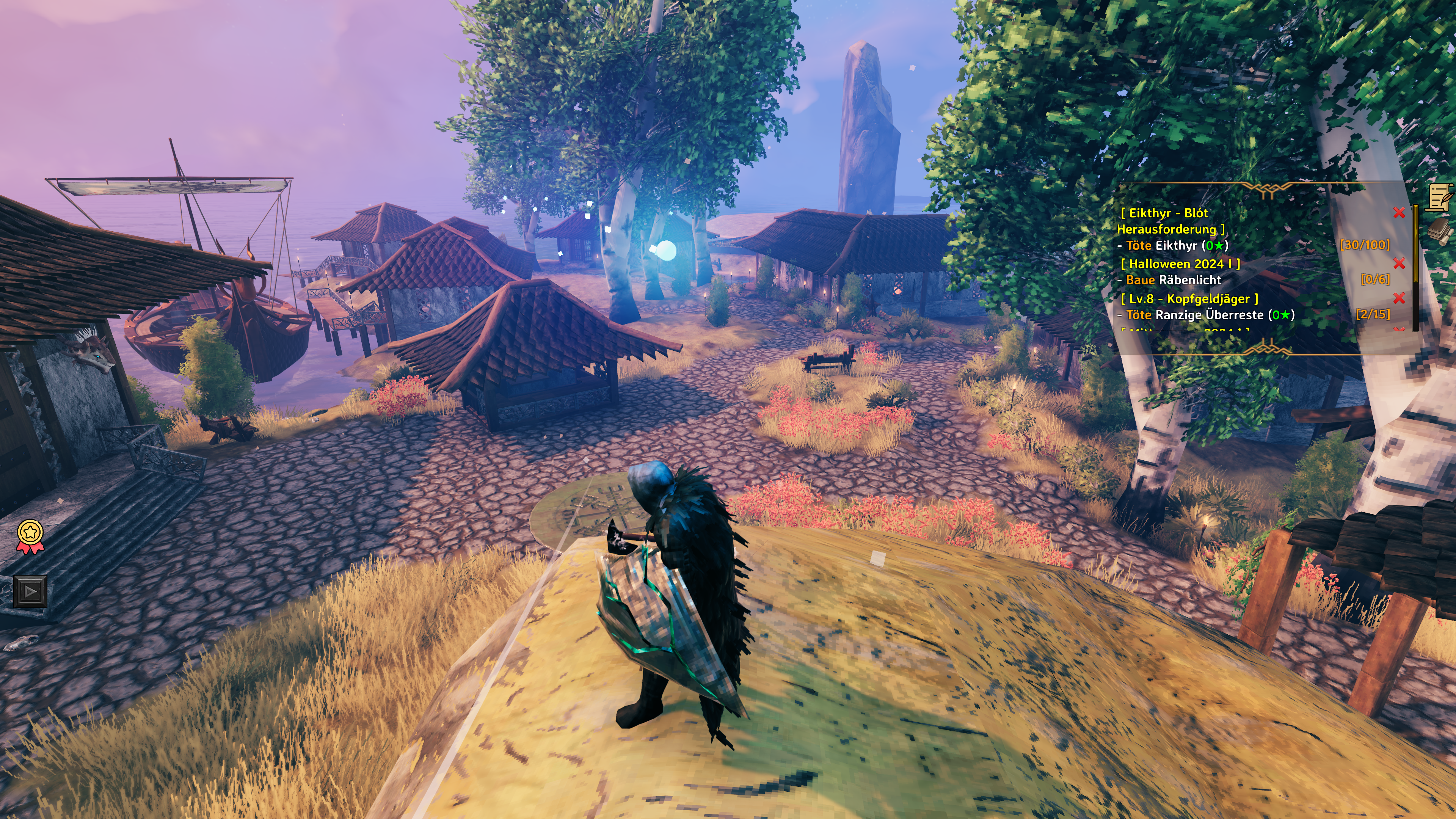
Task: Select the Halloween 2024 I quest title
Action: tap(1180, 264)
